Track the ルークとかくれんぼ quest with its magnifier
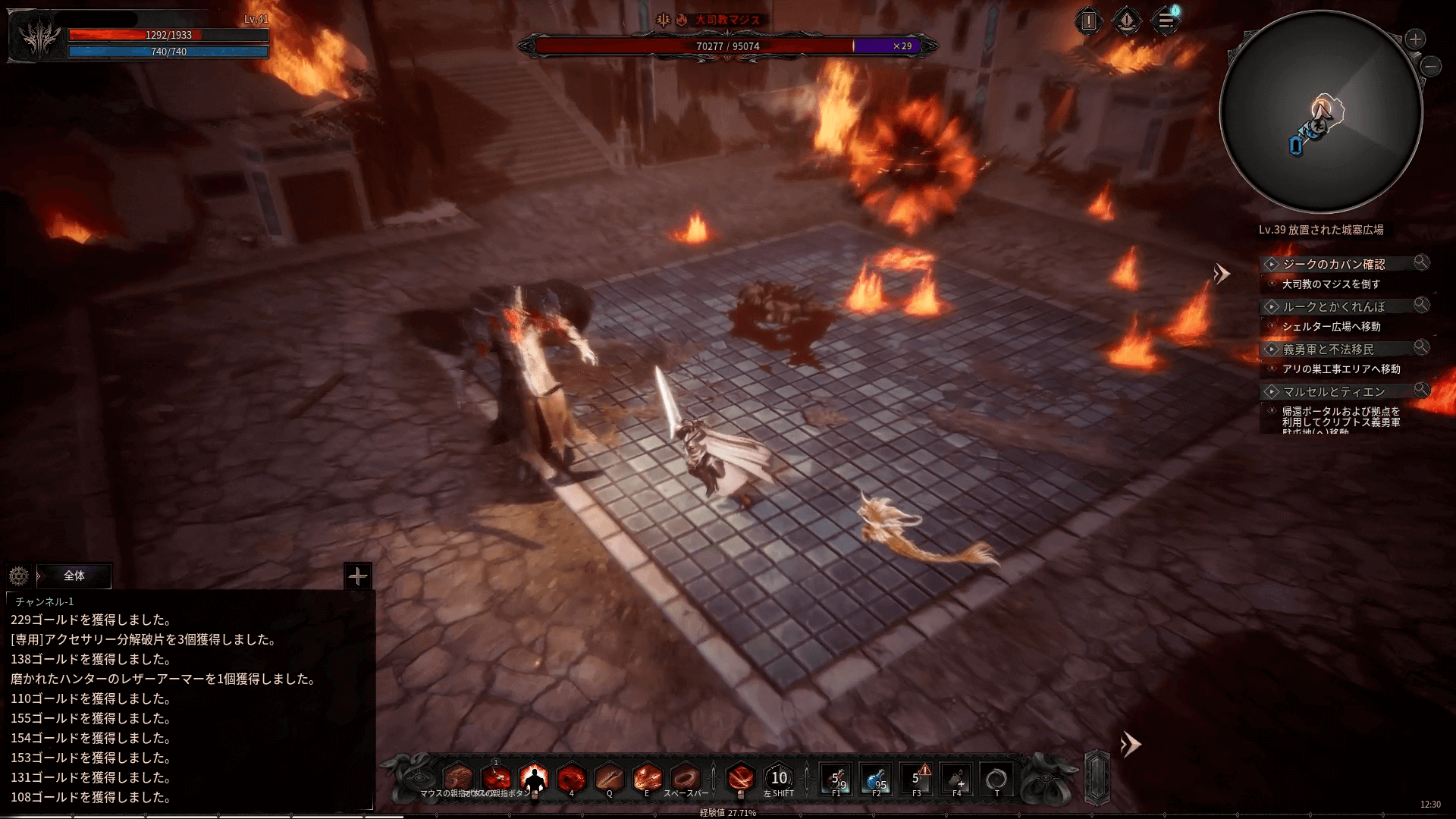Viewport: 1456px width, 819px height. pyautogui.click(x=1421, y=305)
